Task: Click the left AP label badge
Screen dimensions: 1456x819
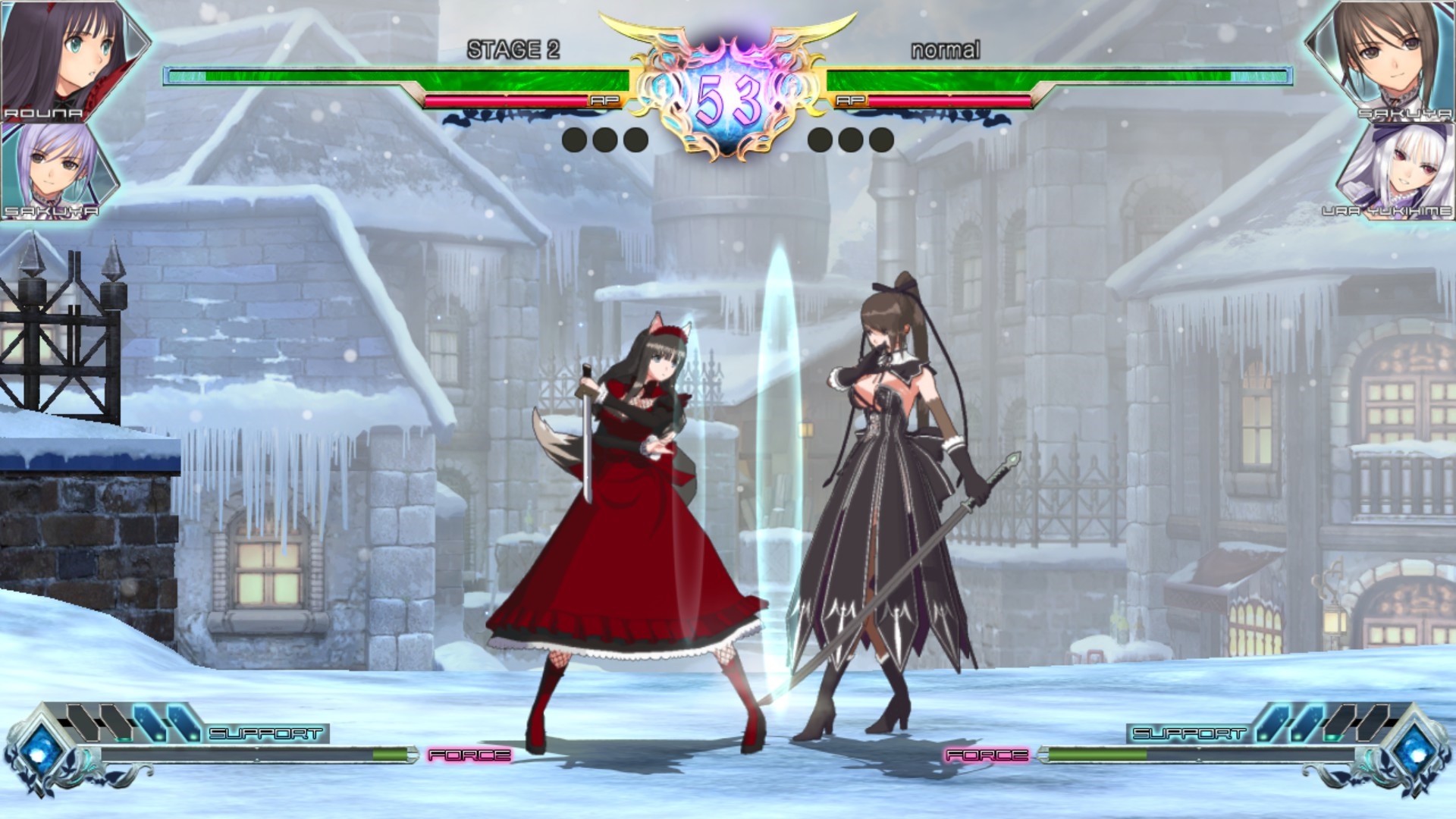Action: 607,99
